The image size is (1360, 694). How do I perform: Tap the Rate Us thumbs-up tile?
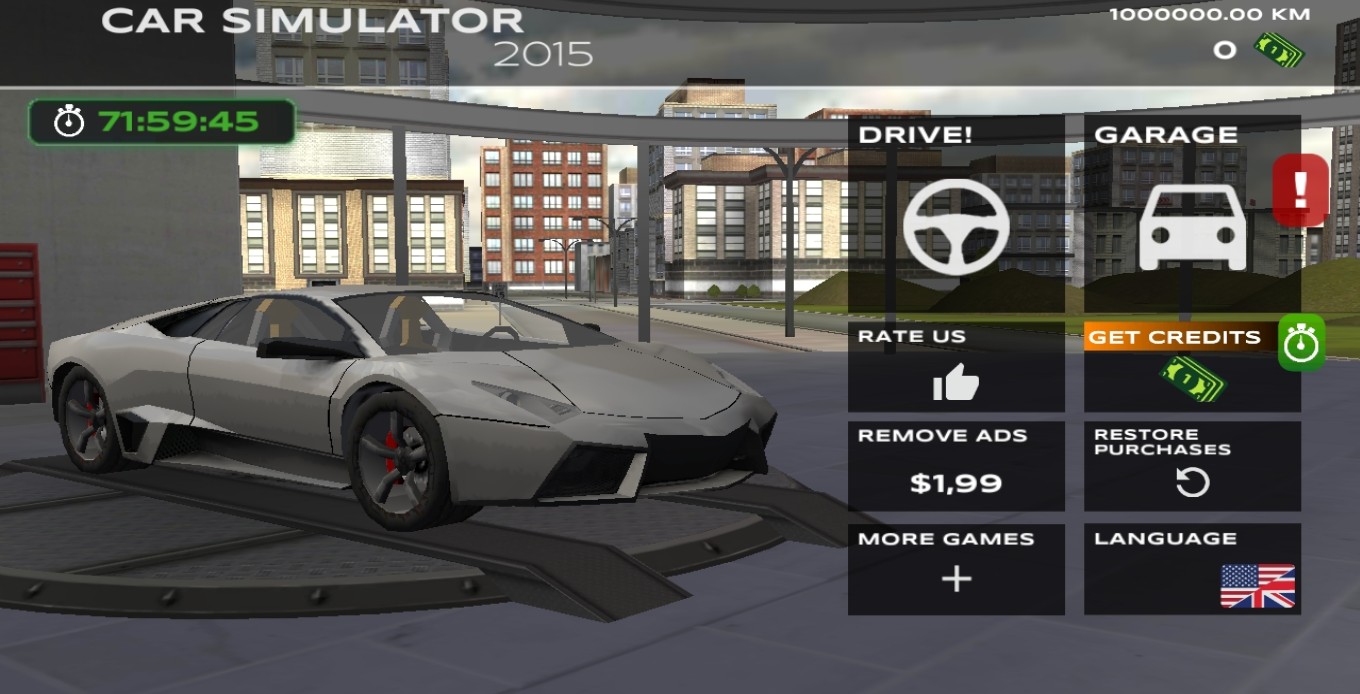pyautogui.click(x=955, y=367)
